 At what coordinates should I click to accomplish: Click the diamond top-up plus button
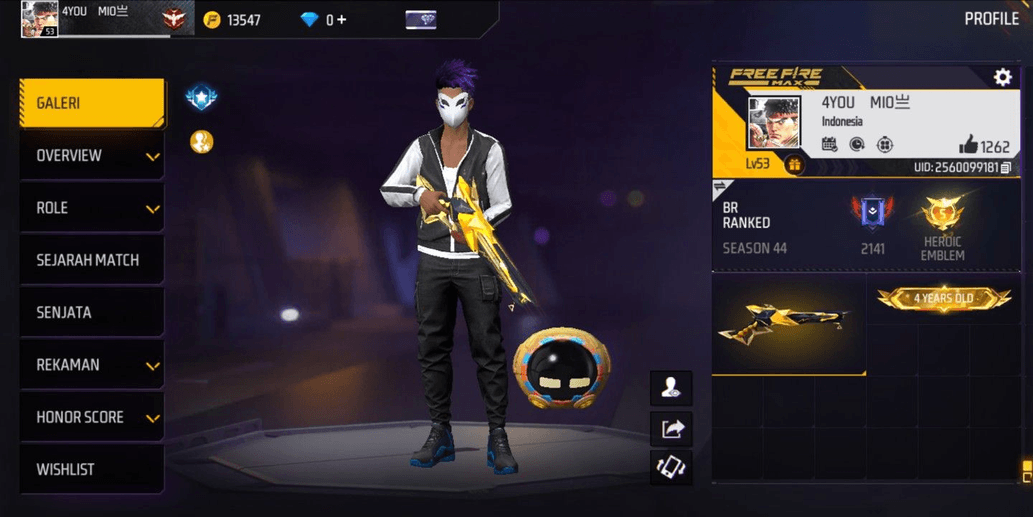342,19
